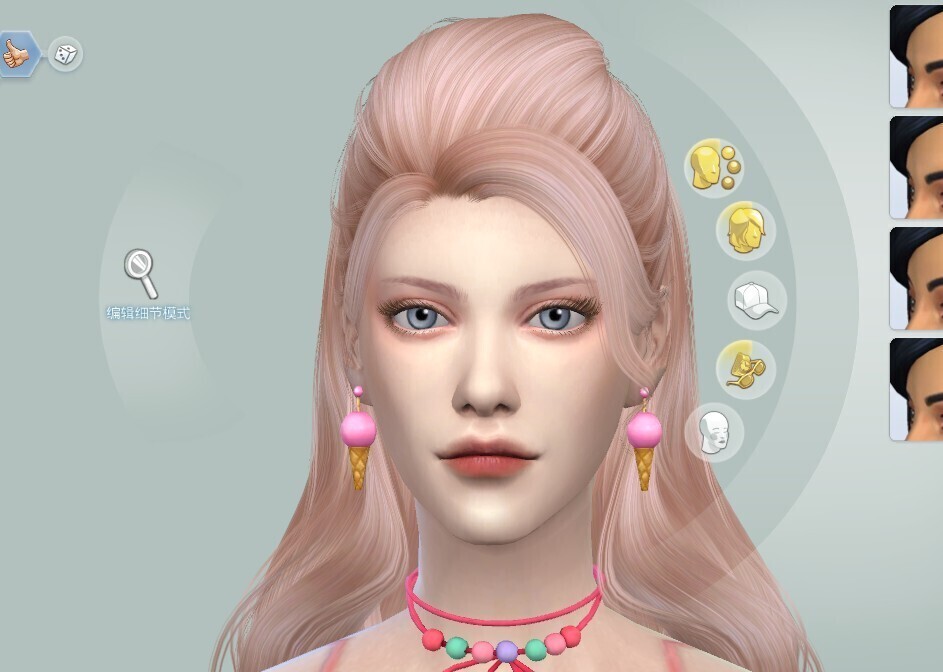Screen dimensions: 943x672
Task: Select the golden hair category icon
Action: [745, 231]
